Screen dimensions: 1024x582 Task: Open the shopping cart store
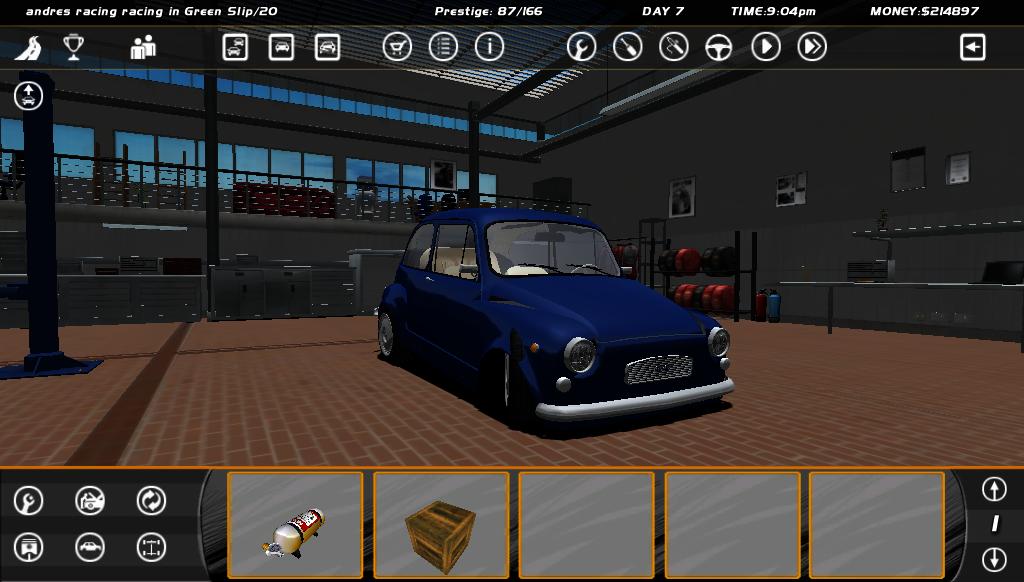(x=397, y=47)
